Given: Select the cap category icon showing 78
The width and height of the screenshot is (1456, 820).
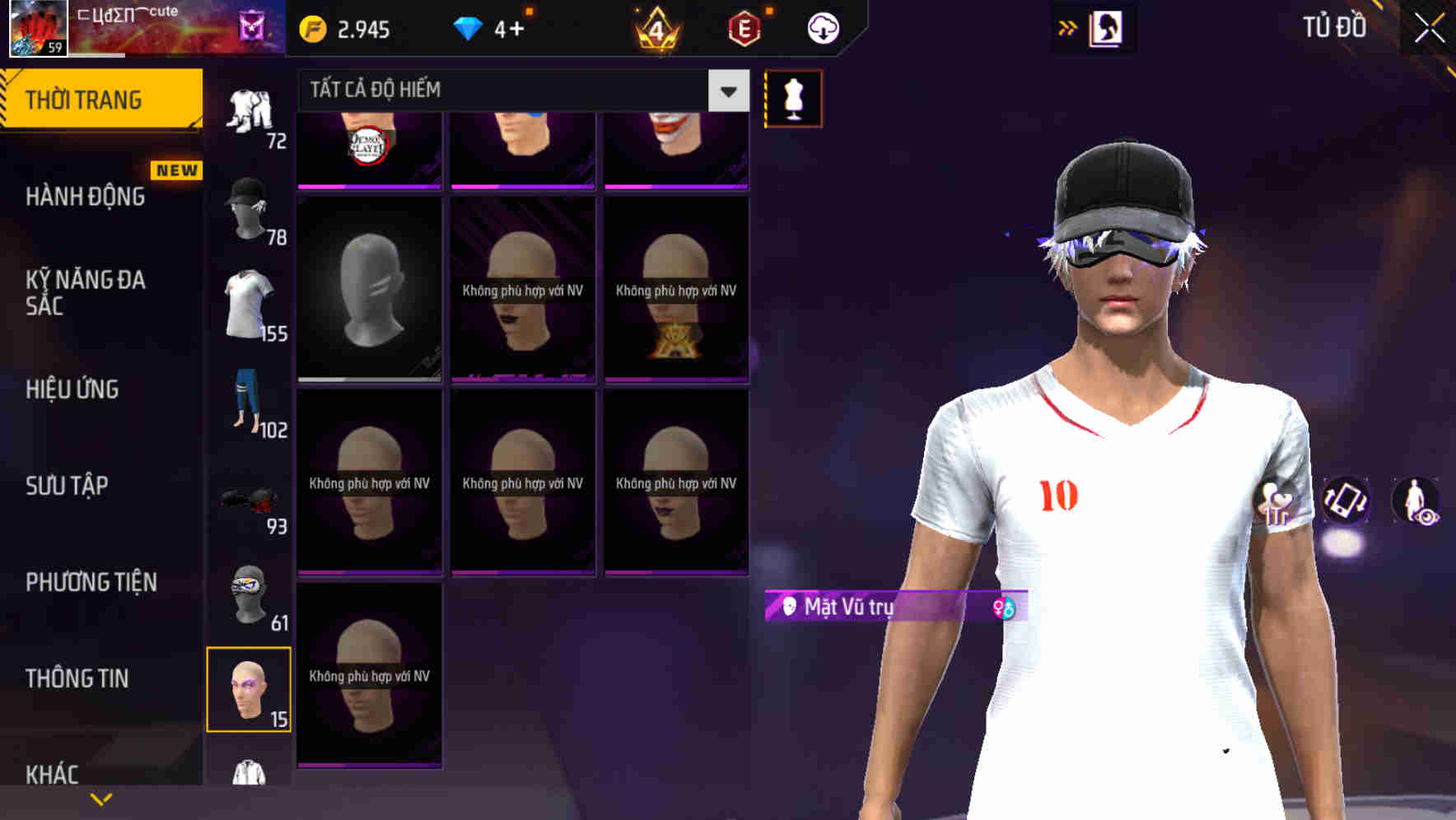Looking at the screenshot, I should click(247, 210).
